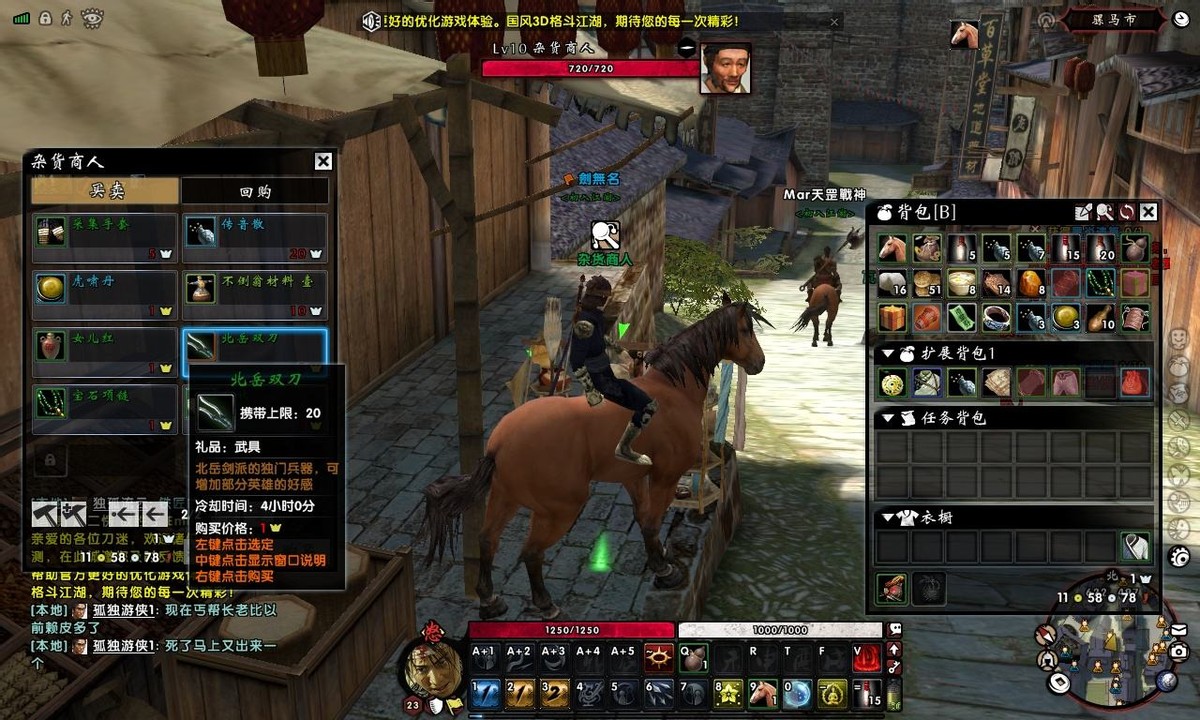Use the horse mount in hotbar slot 9
Viewport: 1200px width, 720px height.
tap(763, 693)
